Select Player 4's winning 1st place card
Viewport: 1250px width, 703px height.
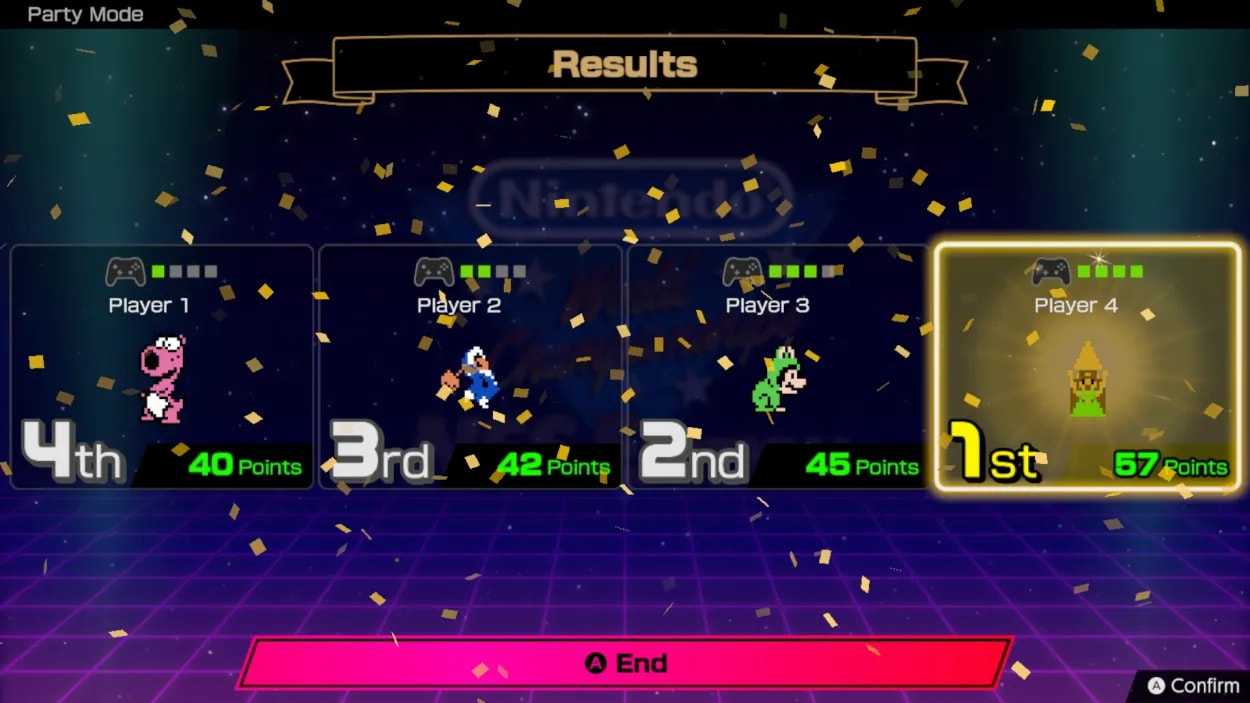(1086, 367)
